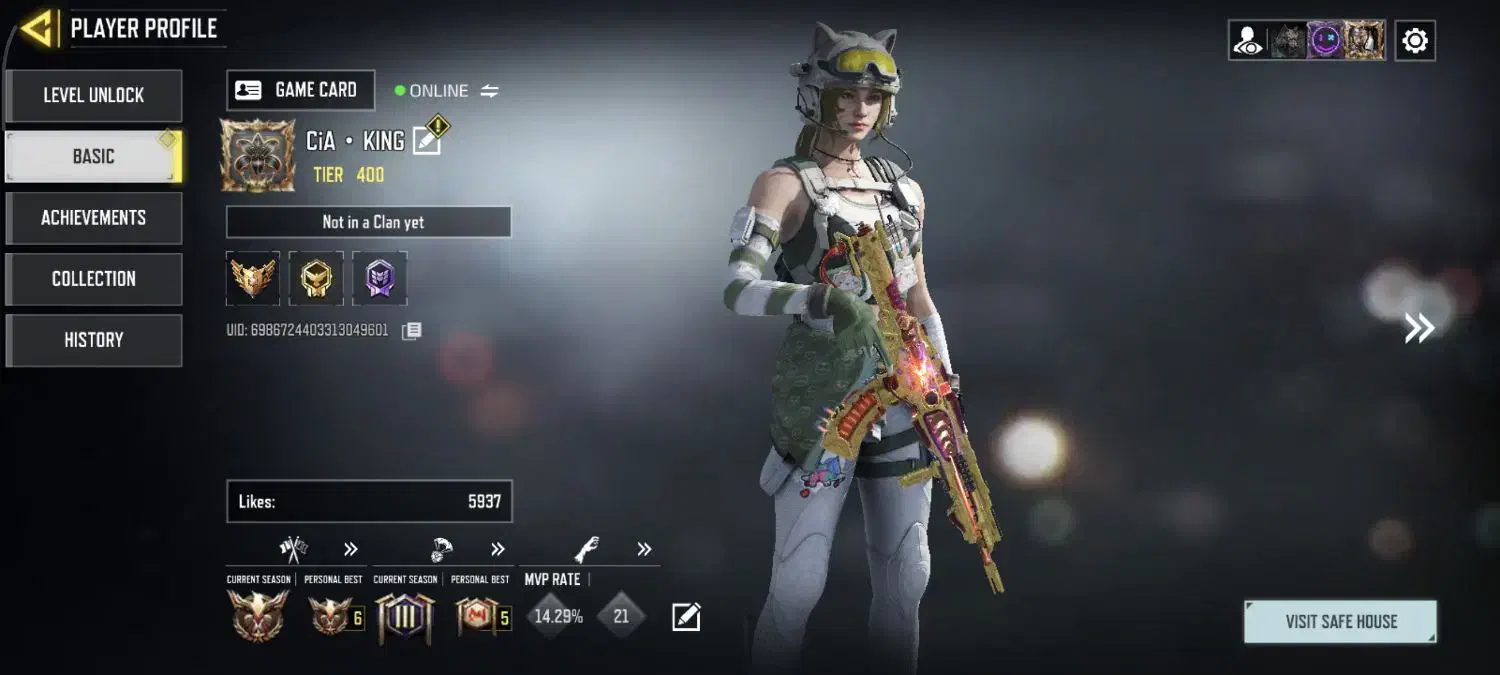Select the purple medal badge
1500x675 pixels.
coord(379,278)
